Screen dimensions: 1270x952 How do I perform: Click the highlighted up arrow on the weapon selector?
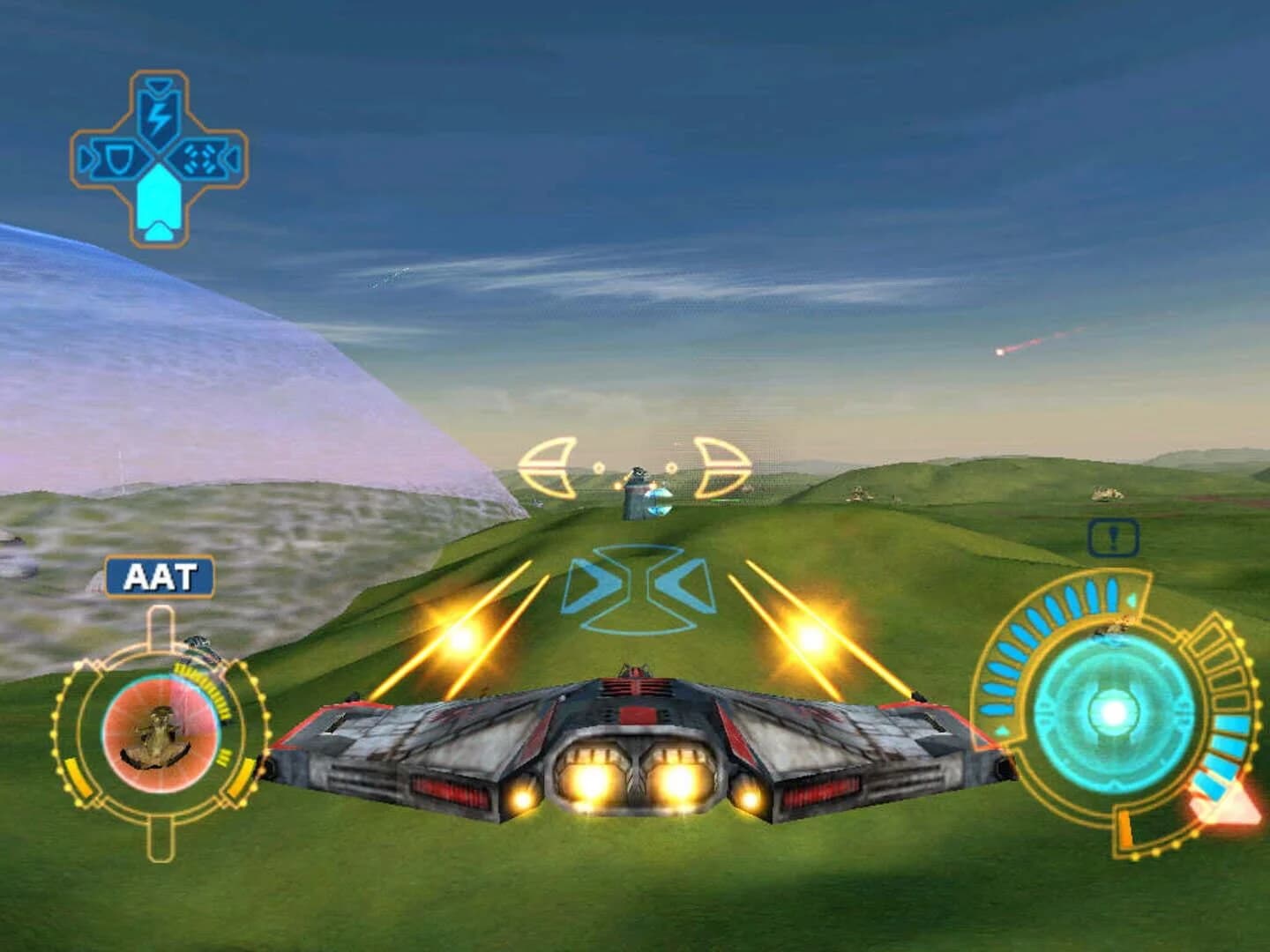coord(160,205)
